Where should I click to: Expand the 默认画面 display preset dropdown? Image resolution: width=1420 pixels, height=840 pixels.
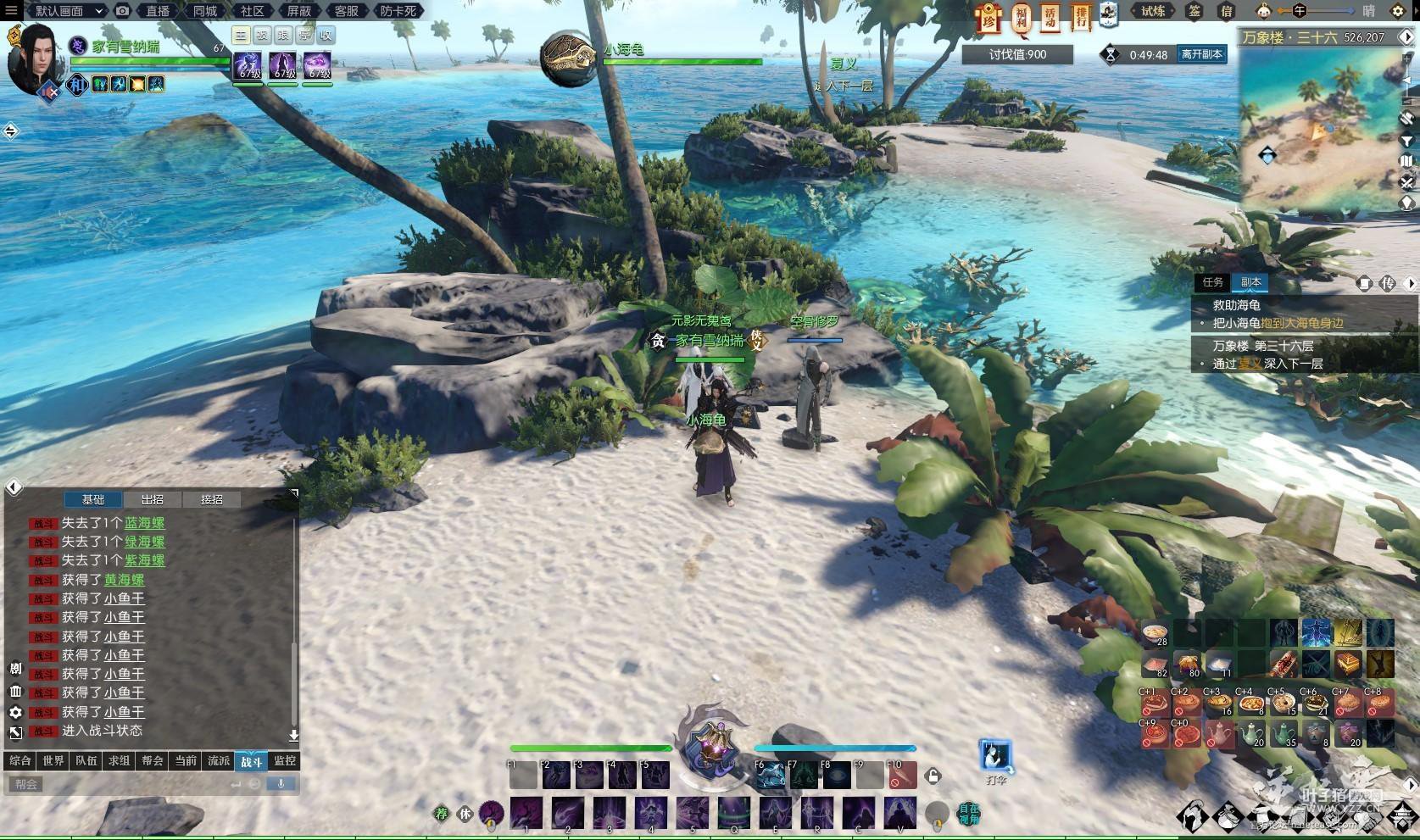(68, 11)
